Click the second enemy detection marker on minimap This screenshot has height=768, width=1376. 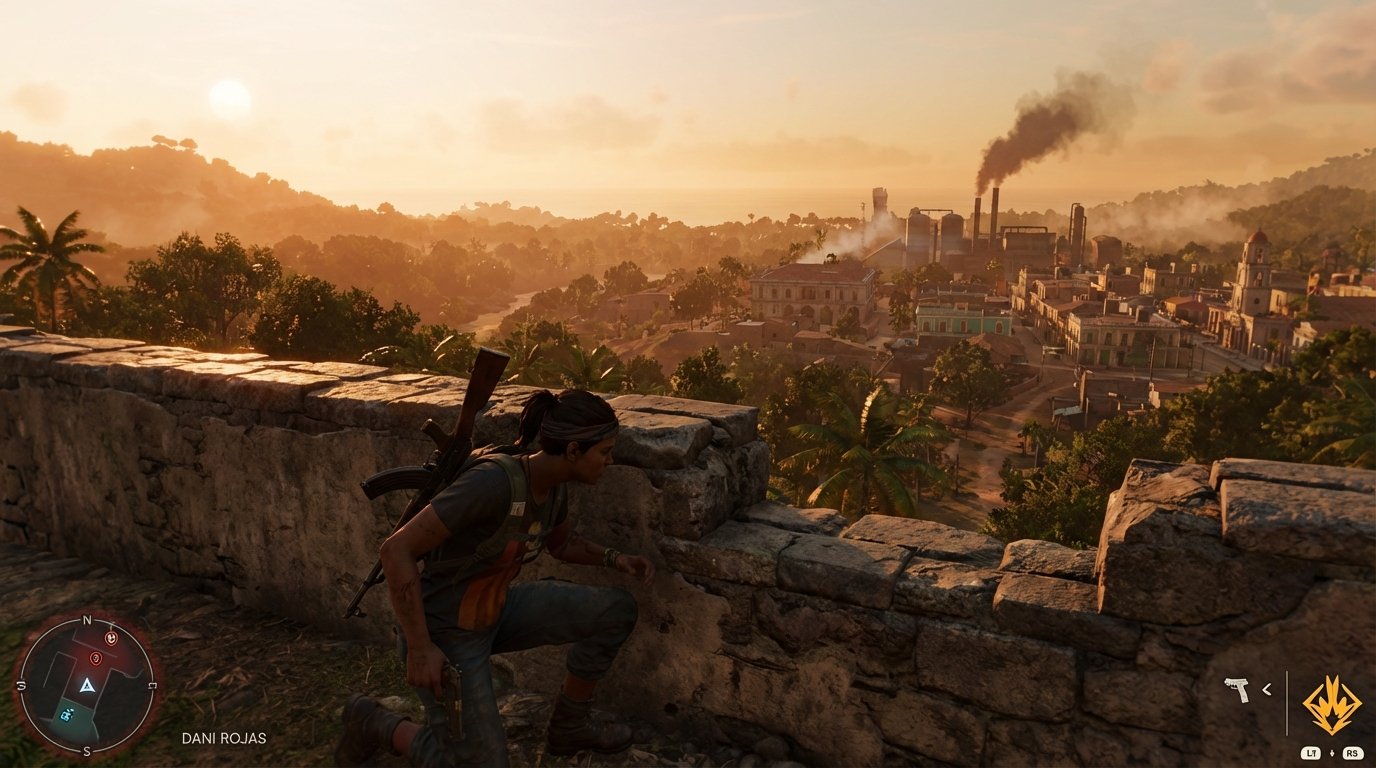[96, 658]
